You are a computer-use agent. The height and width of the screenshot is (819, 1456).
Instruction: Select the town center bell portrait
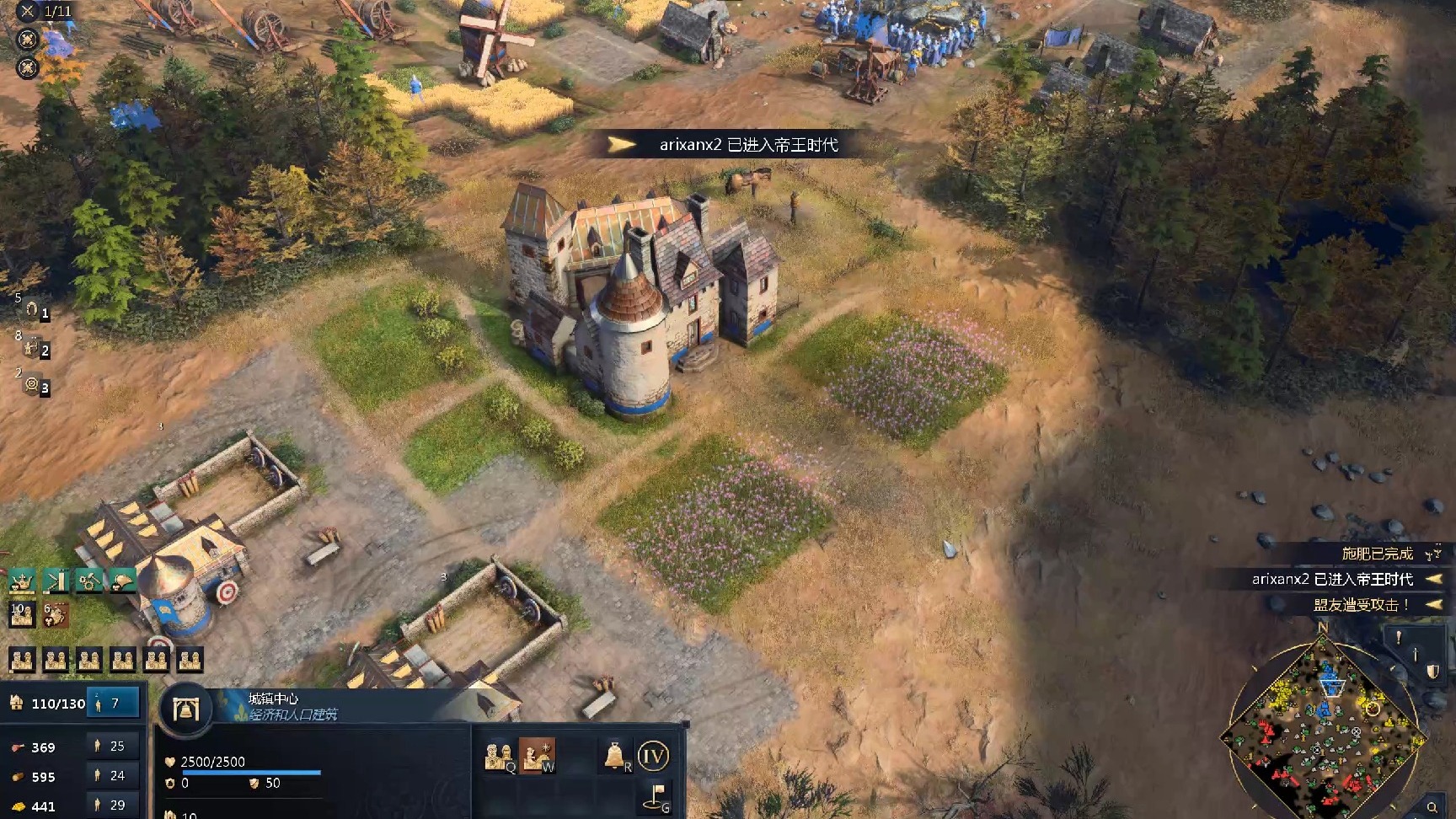coord(185,709)
